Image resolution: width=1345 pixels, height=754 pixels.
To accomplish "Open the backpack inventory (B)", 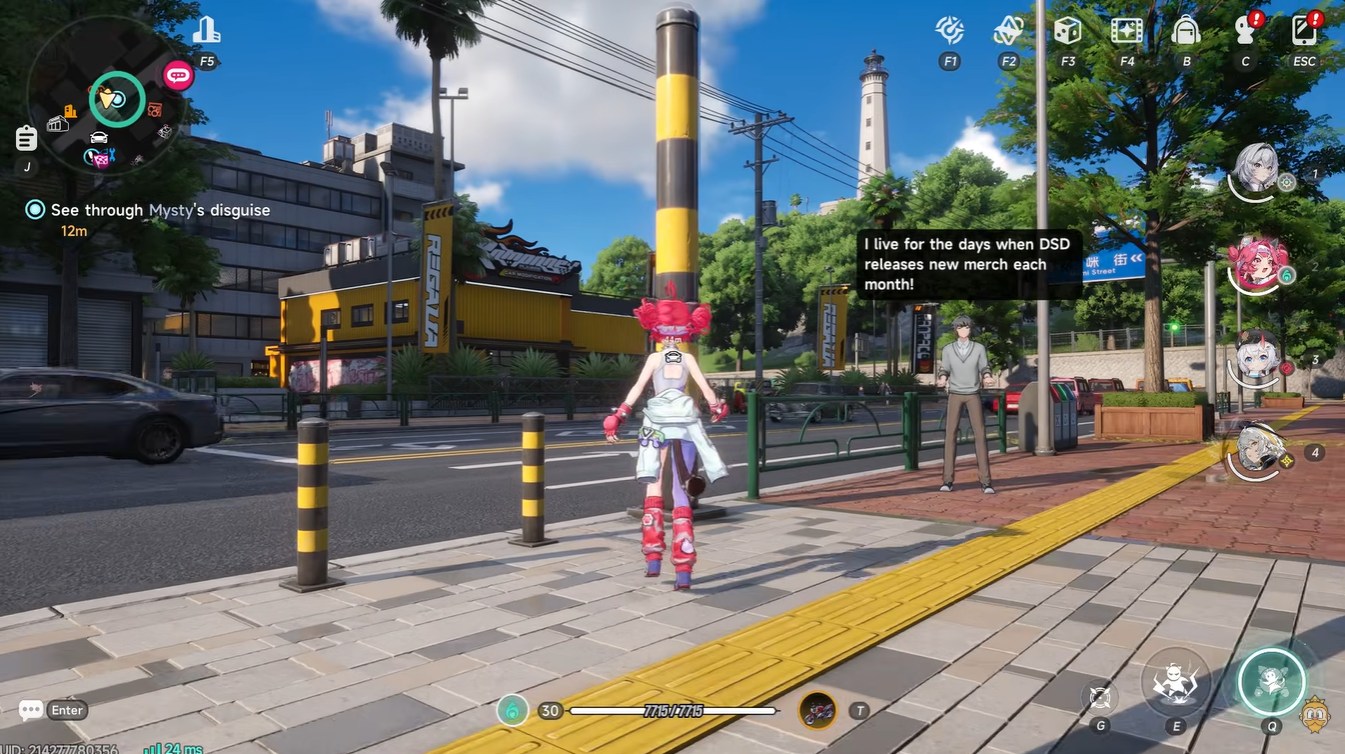I will tap(1185, 30).
